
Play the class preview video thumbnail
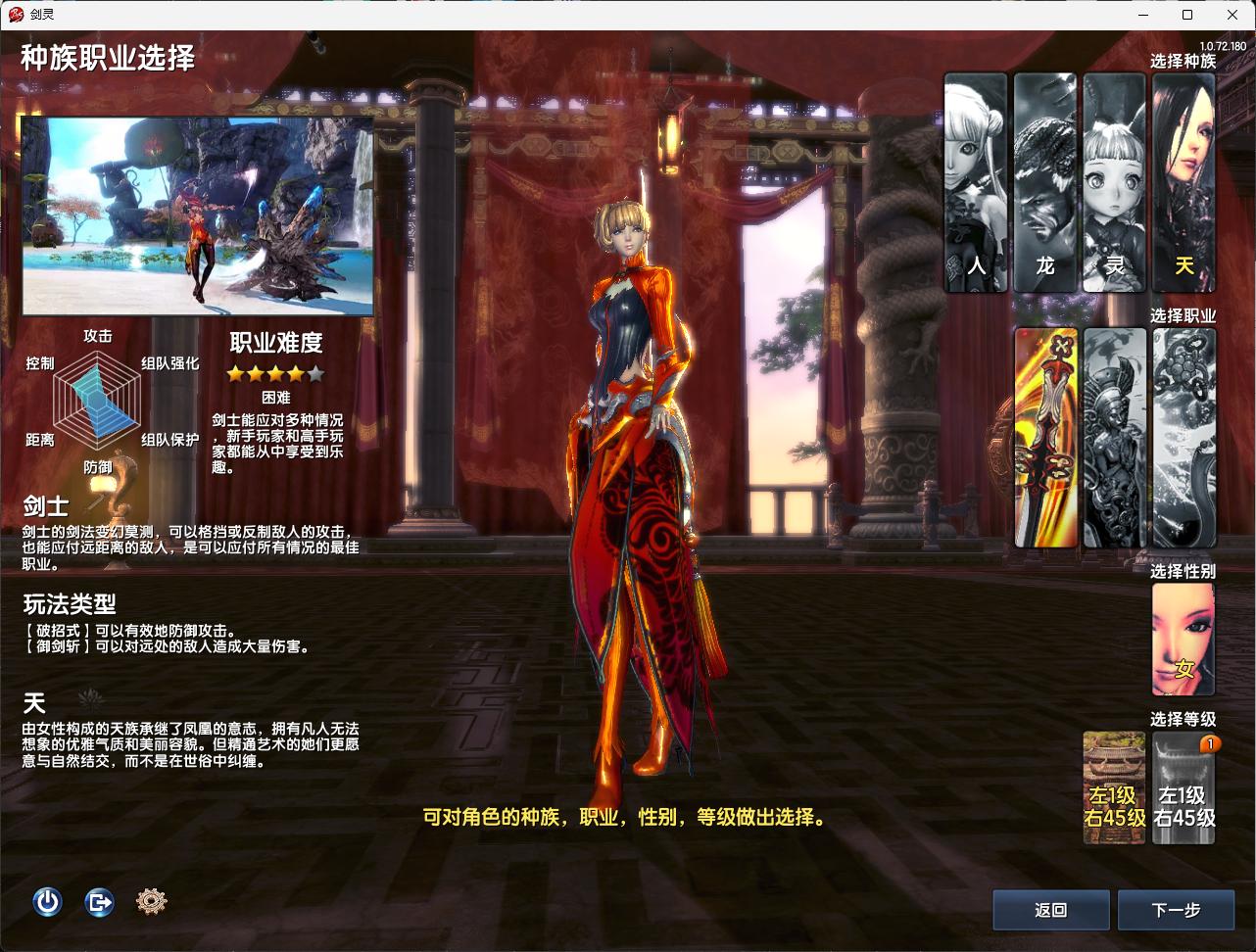[x=198, y=216]
